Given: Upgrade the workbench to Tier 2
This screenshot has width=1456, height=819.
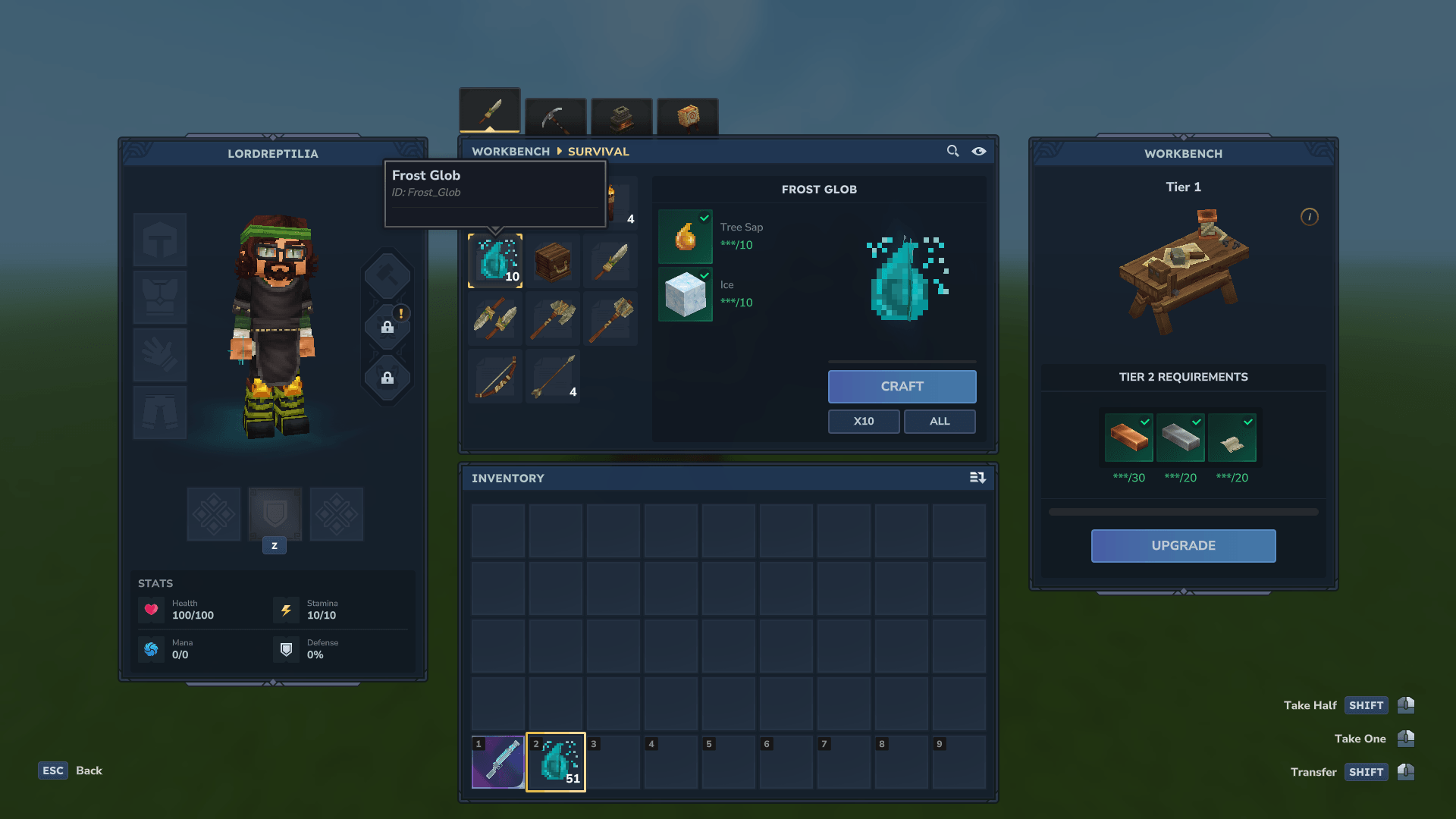Looking at the screenshot, I should (x=1183, y=546).
